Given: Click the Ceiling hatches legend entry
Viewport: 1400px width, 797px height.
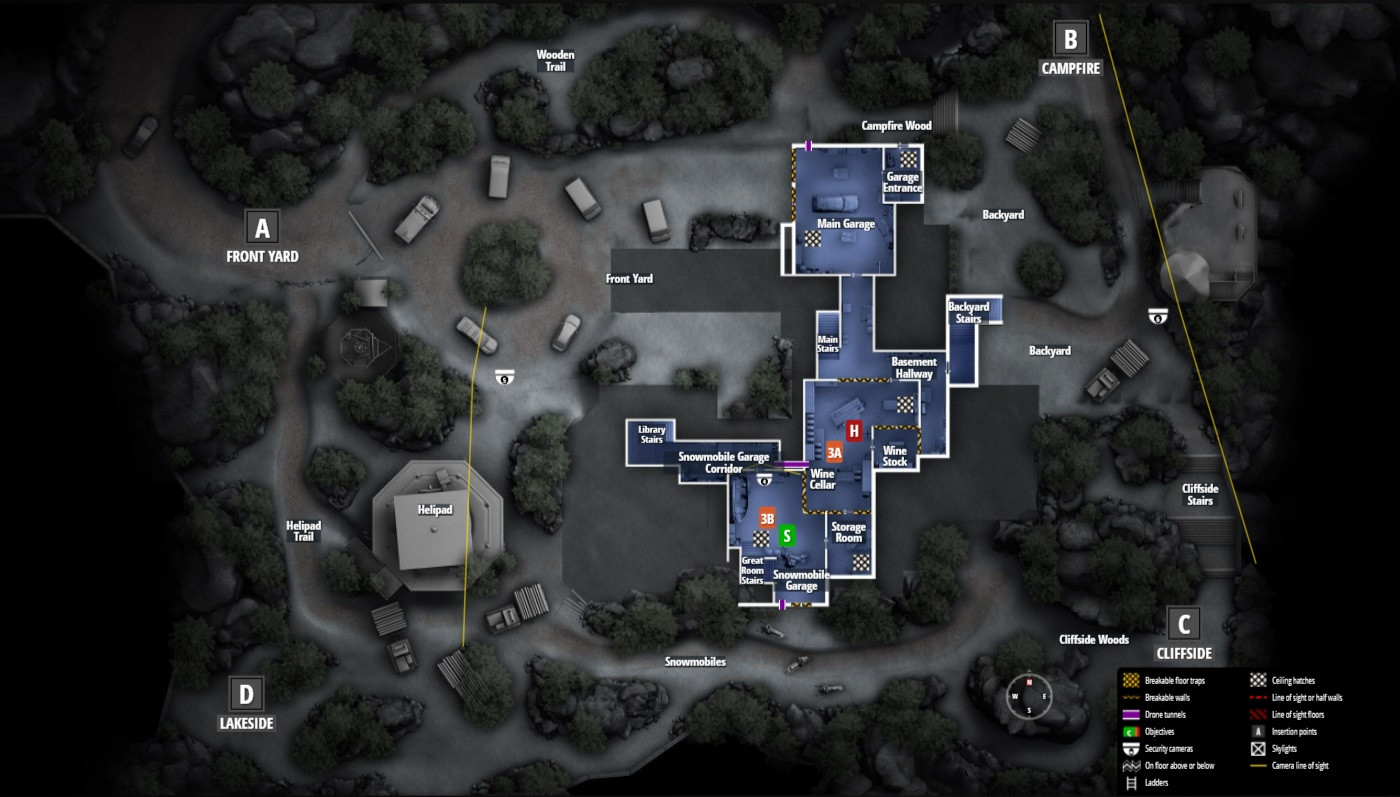Looking at the screenshot, I should pos(1294,680).
